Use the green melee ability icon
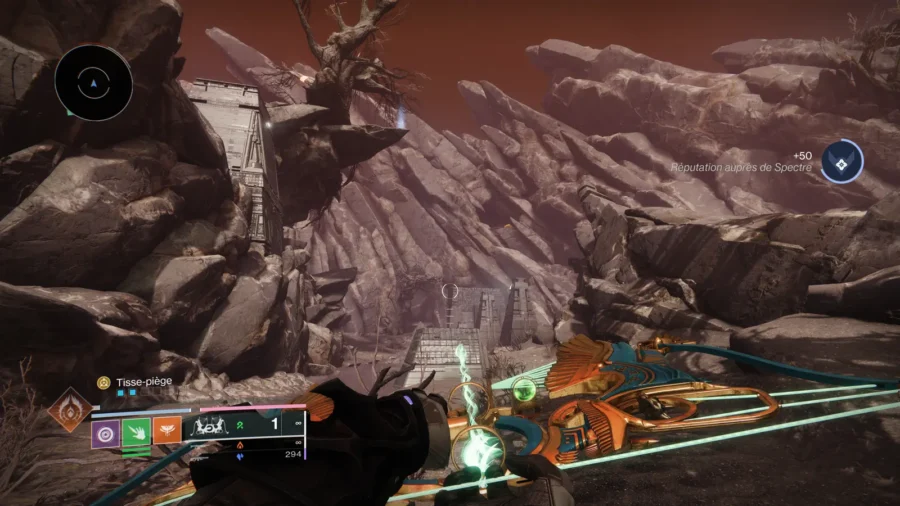The width and height of the screenshot is (900, 506). point(136,433)
